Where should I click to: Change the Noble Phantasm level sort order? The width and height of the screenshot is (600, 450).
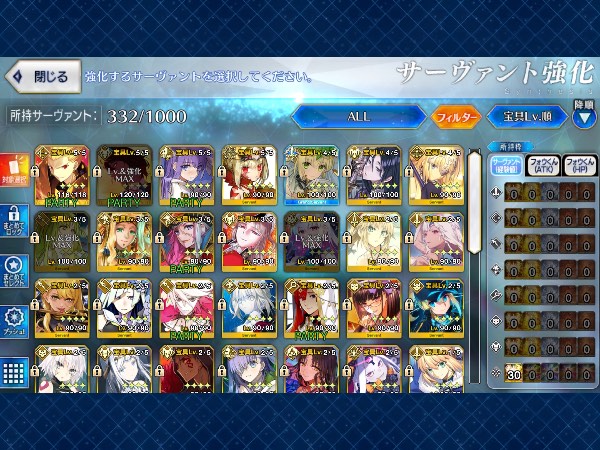tap(529, 117)
